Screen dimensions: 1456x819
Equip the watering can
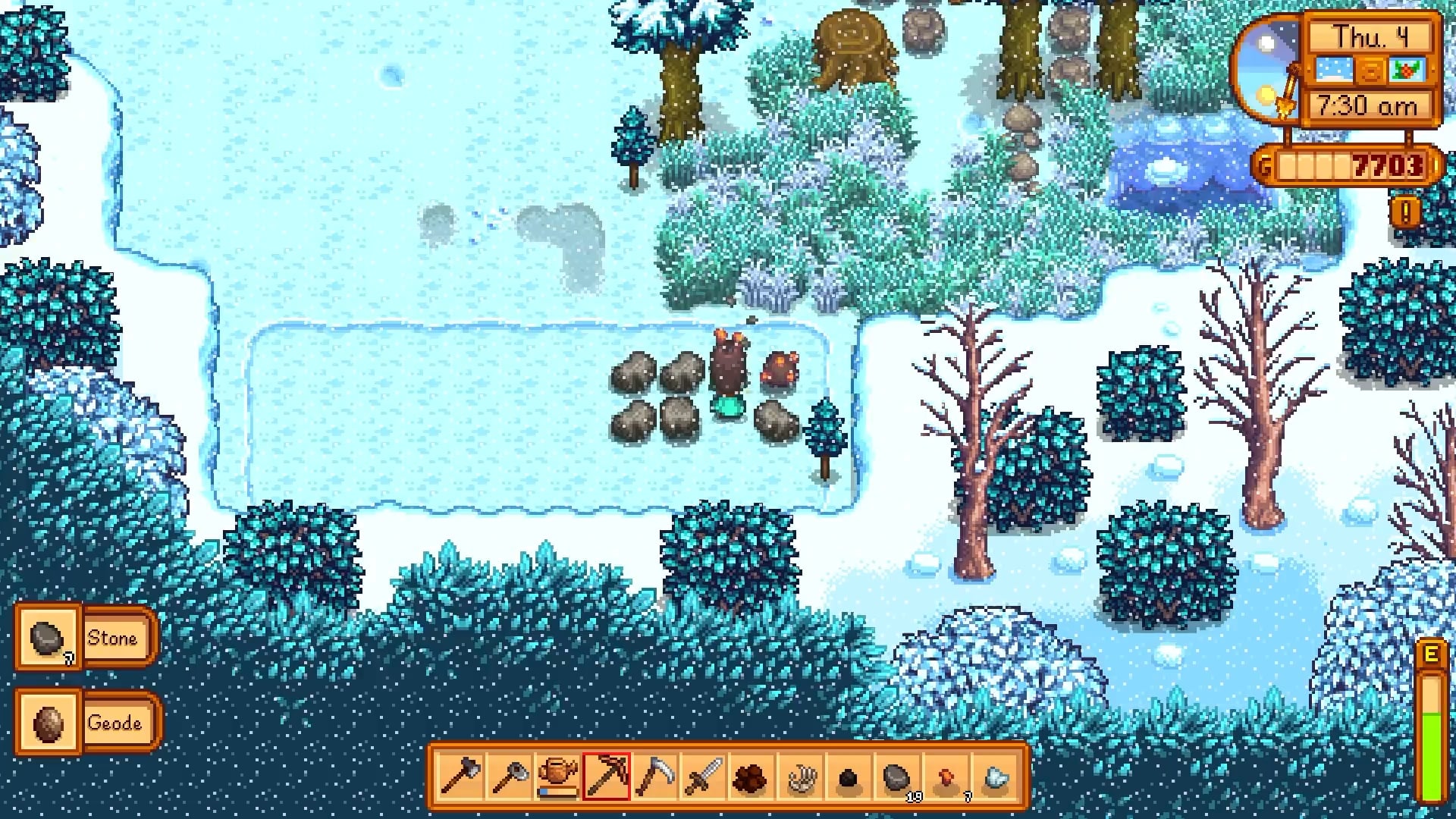point(557,777)
